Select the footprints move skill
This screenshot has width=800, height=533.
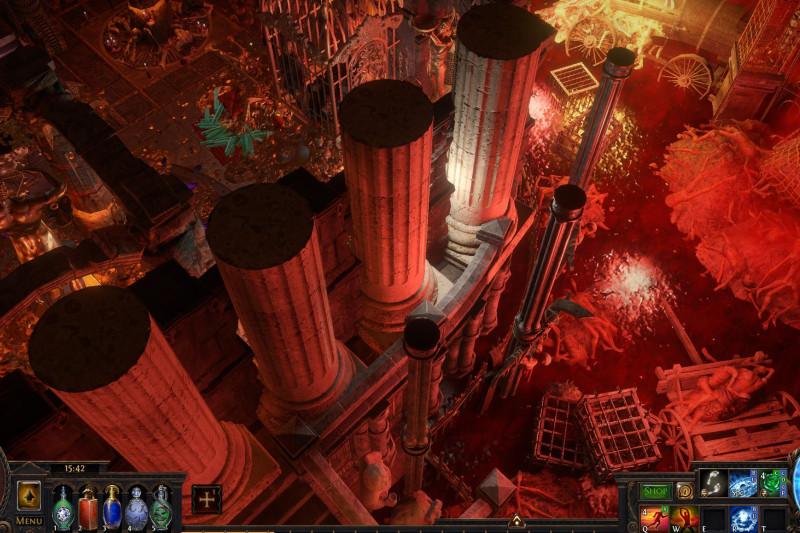point(713,484)
